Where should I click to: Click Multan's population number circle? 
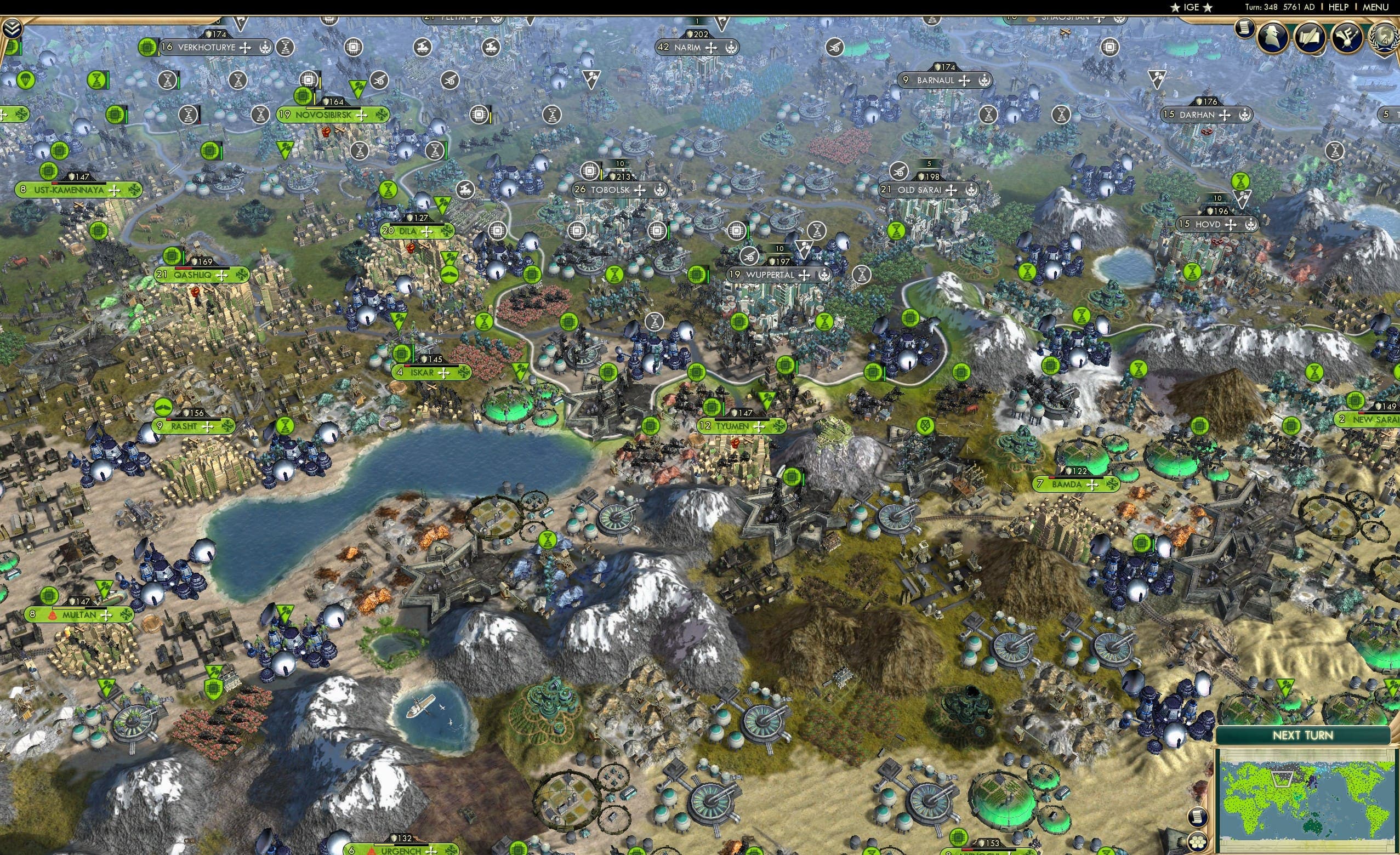pos(32,614)
